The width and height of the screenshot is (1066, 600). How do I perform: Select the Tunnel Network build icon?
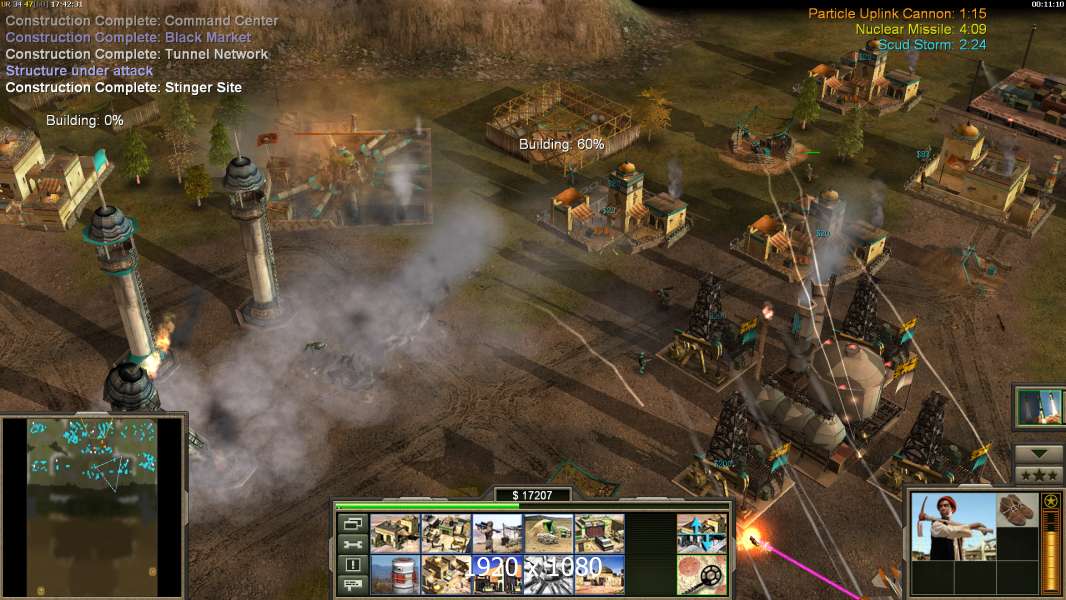pos(548,533)
